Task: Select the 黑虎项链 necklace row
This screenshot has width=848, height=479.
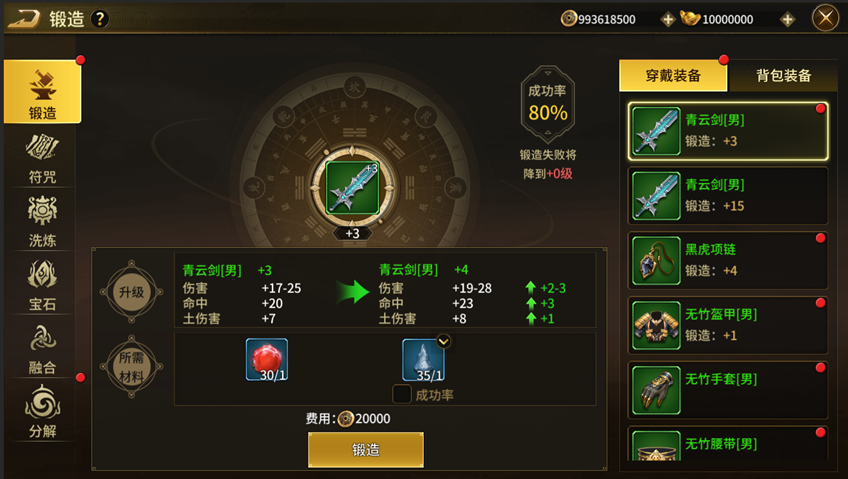Action: [x=728, y=260]
